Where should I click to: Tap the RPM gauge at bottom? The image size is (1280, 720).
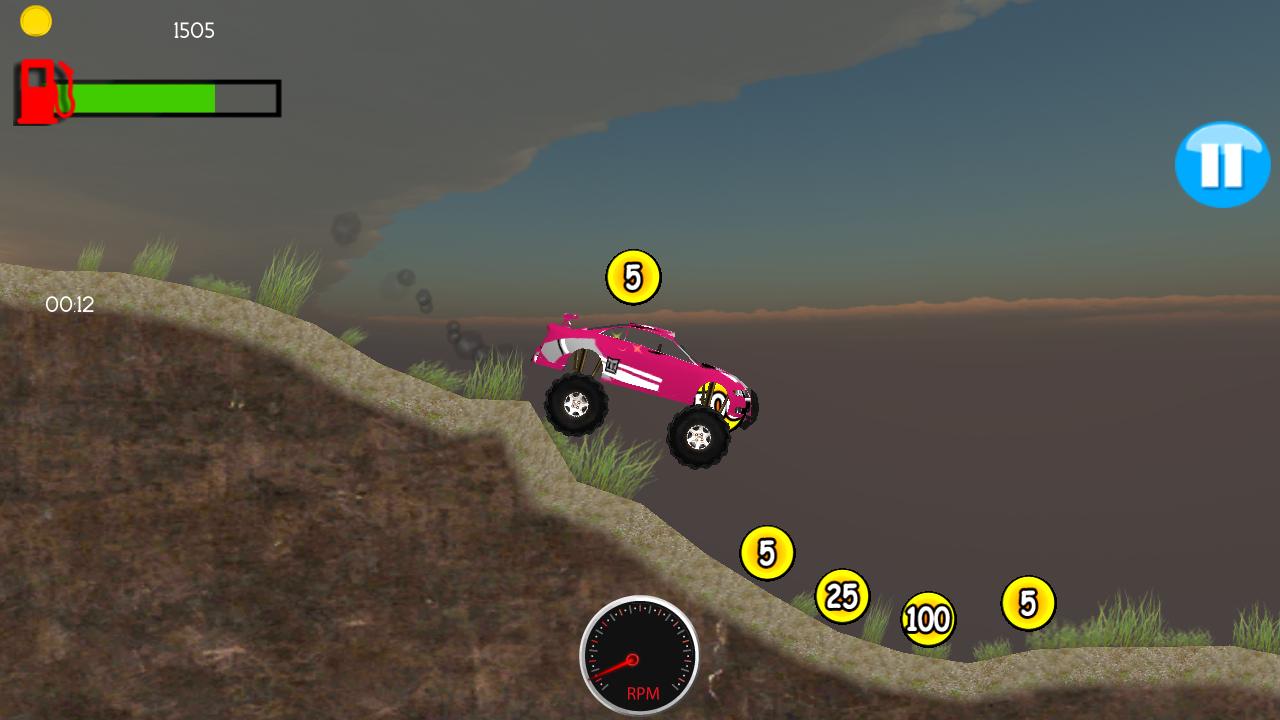[x=640, y=660]
